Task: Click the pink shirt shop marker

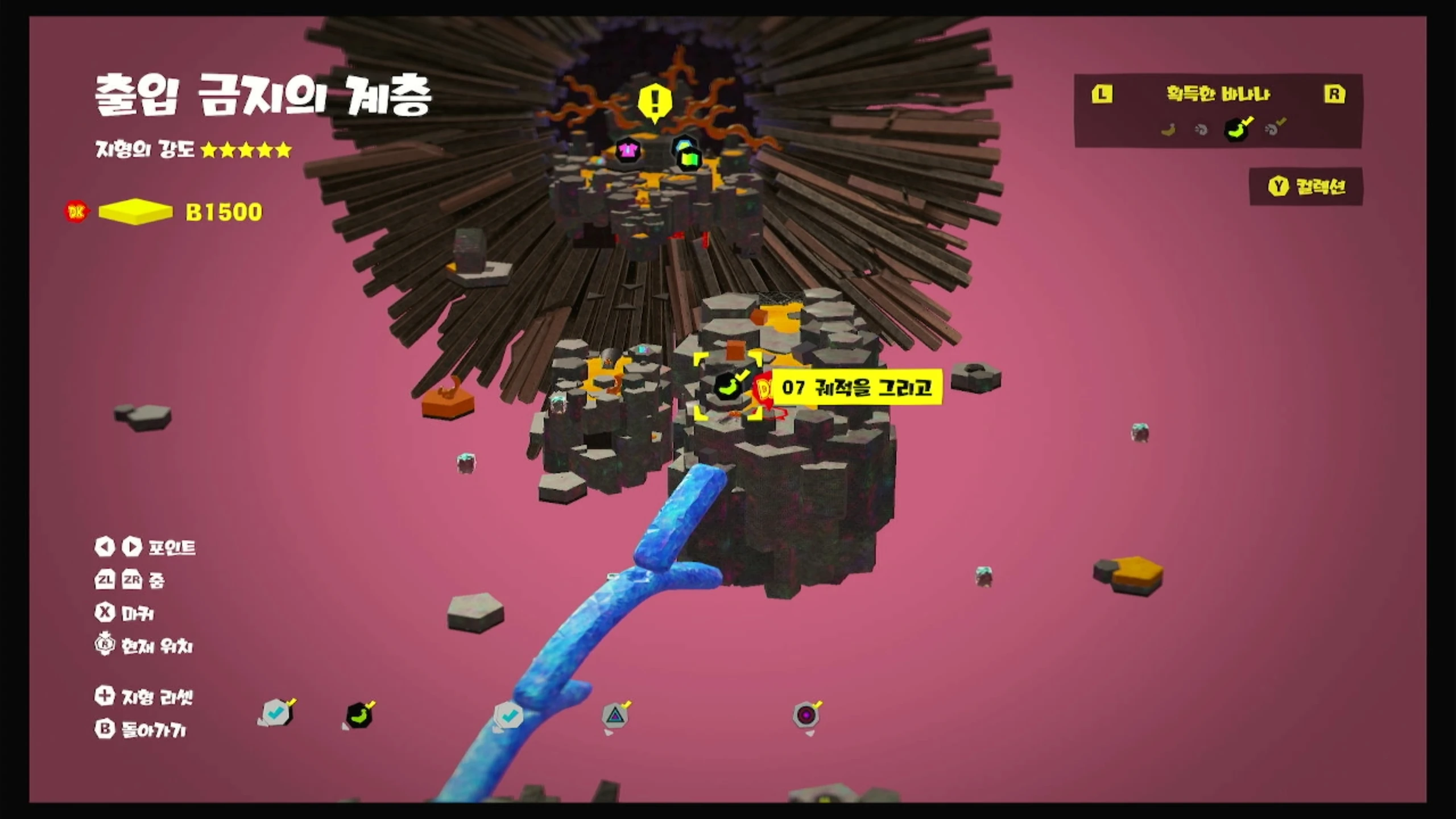Action: tap(627, 151)
